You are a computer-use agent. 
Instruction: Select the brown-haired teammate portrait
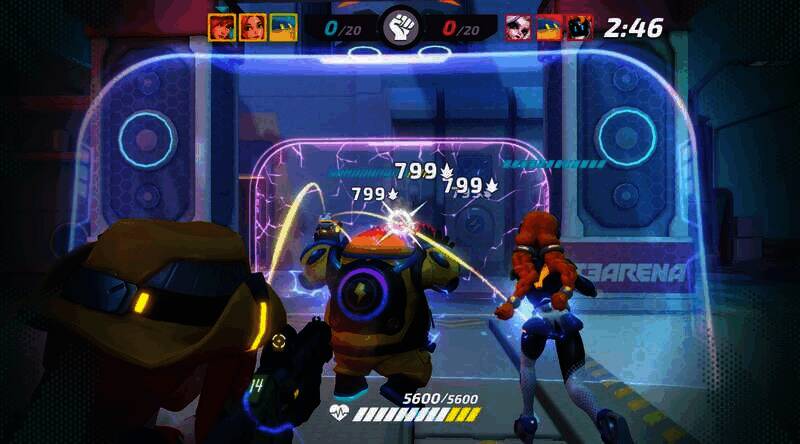tap(221, 27)
